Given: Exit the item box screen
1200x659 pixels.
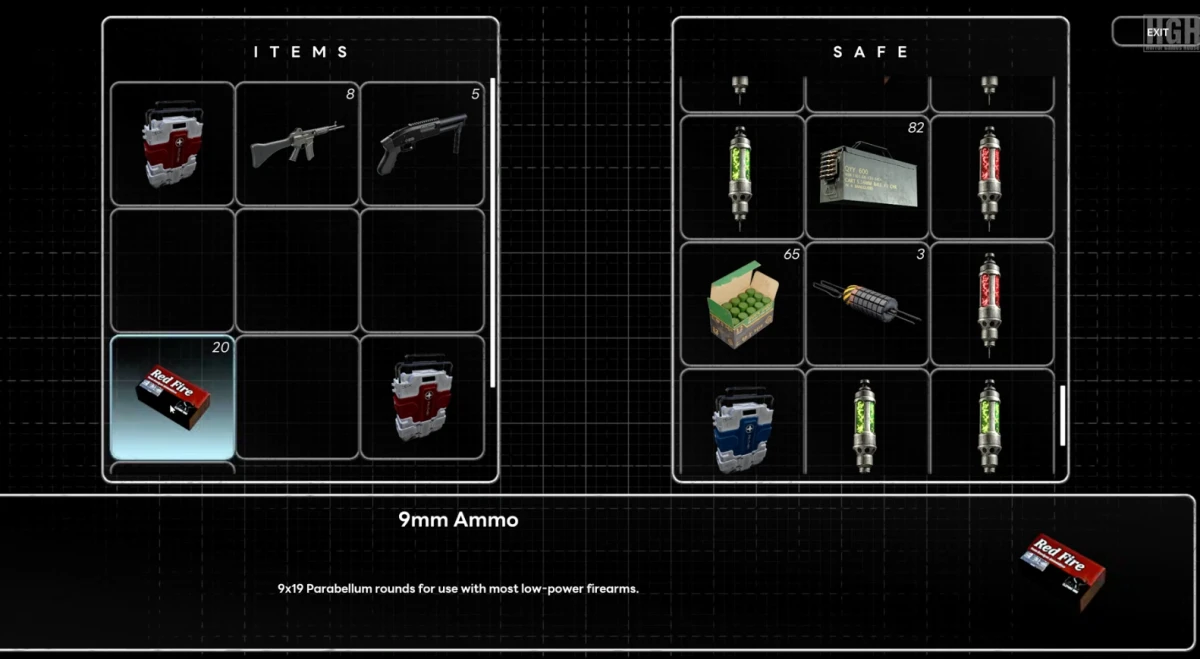Looking at the screenshot, I should click(1157, 32).
